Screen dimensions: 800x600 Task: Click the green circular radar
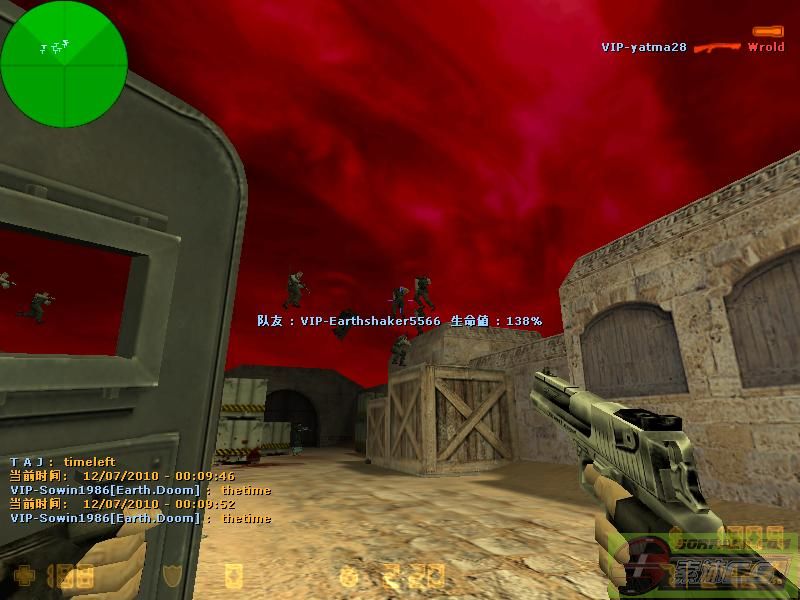[x=64, y=64]
